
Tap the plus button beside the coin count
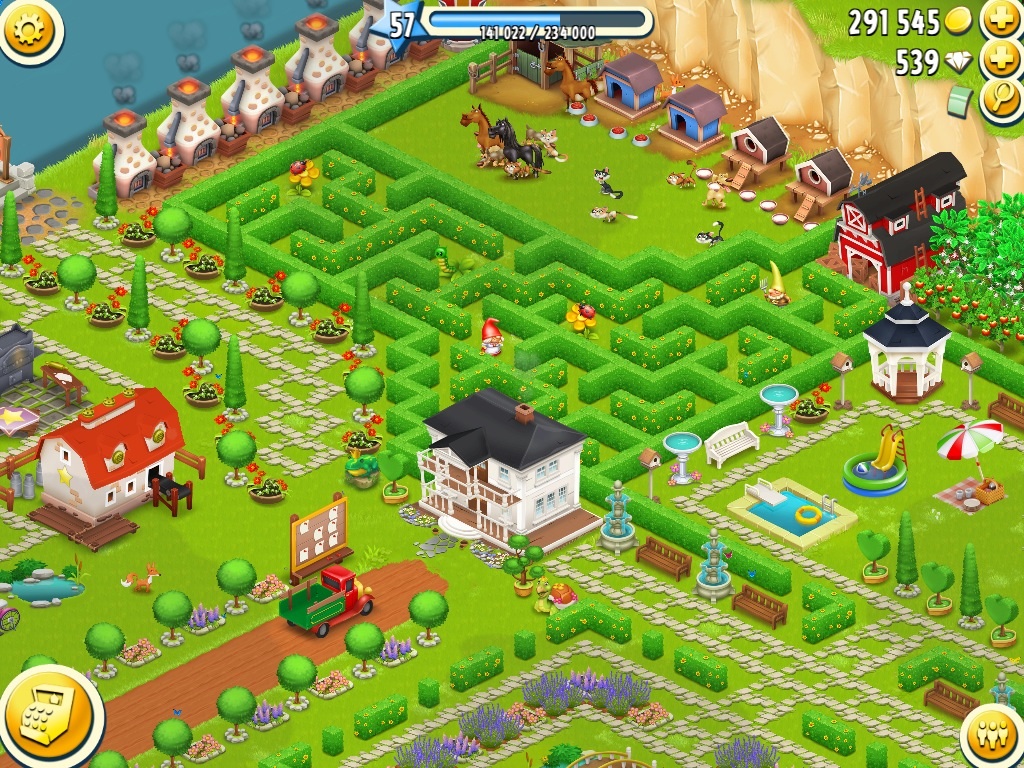pos(1000,19)
